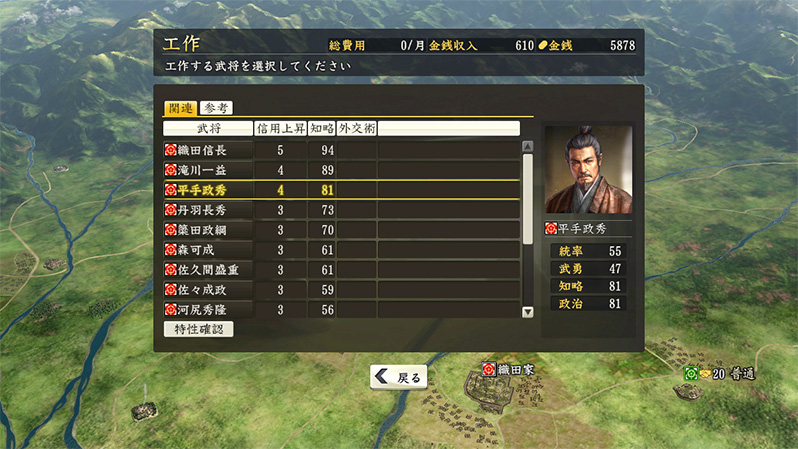Choose 丹羽長秀 in the officer list

pos(208,210)
